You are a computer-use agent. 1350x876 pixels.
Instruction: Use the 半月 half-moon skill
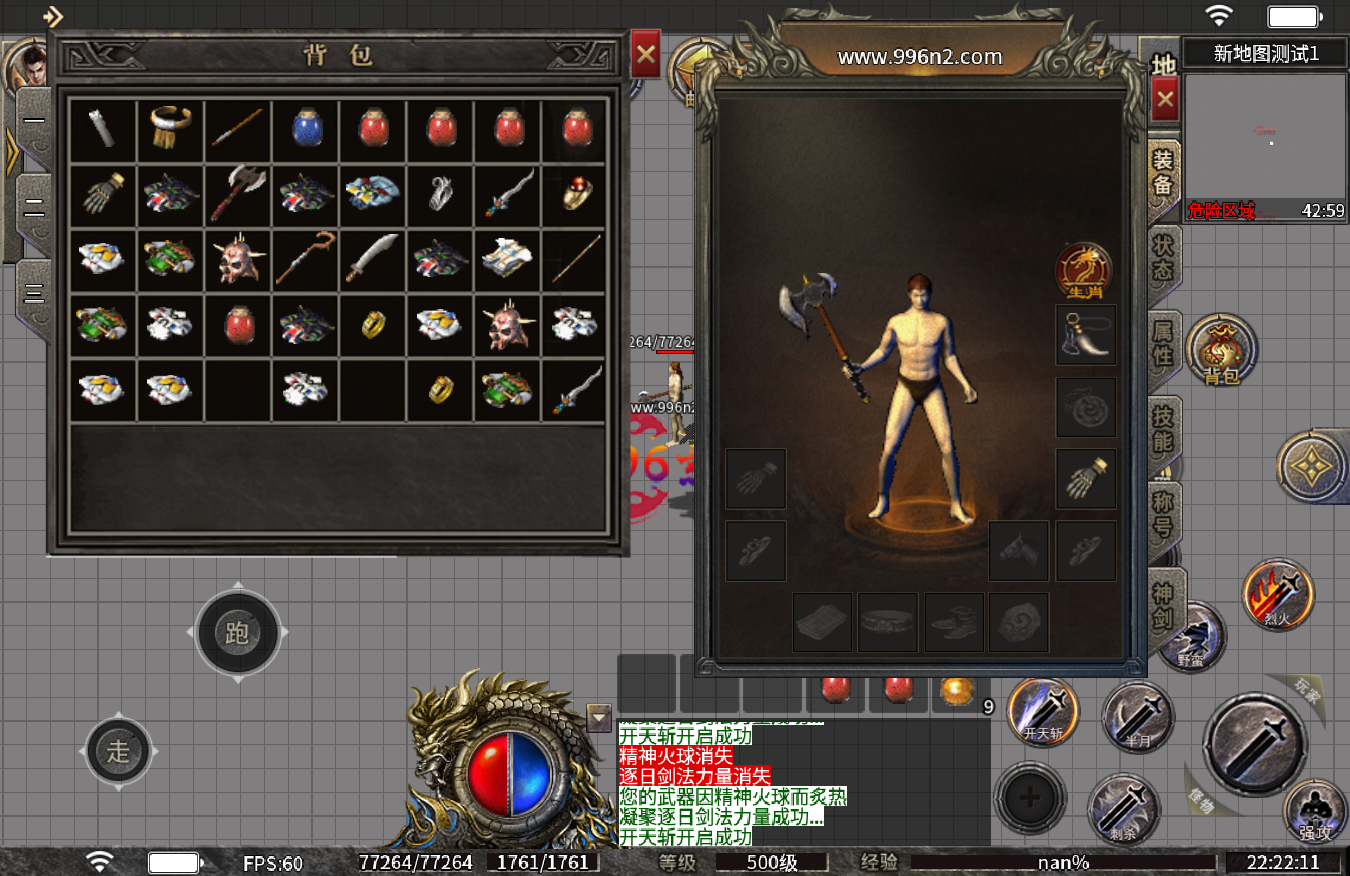click(1137, 715)
